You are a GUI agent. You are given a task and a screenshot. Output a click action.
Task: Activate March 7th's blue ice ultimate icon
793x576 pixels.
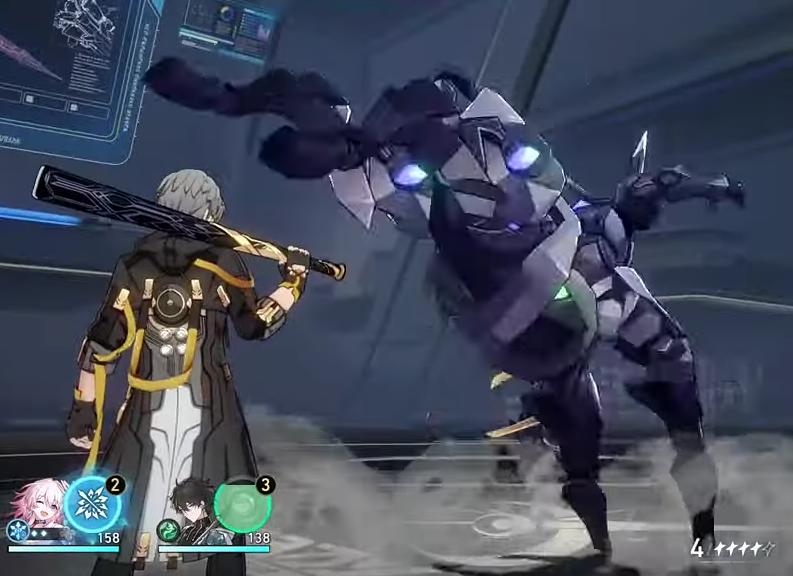91,505
